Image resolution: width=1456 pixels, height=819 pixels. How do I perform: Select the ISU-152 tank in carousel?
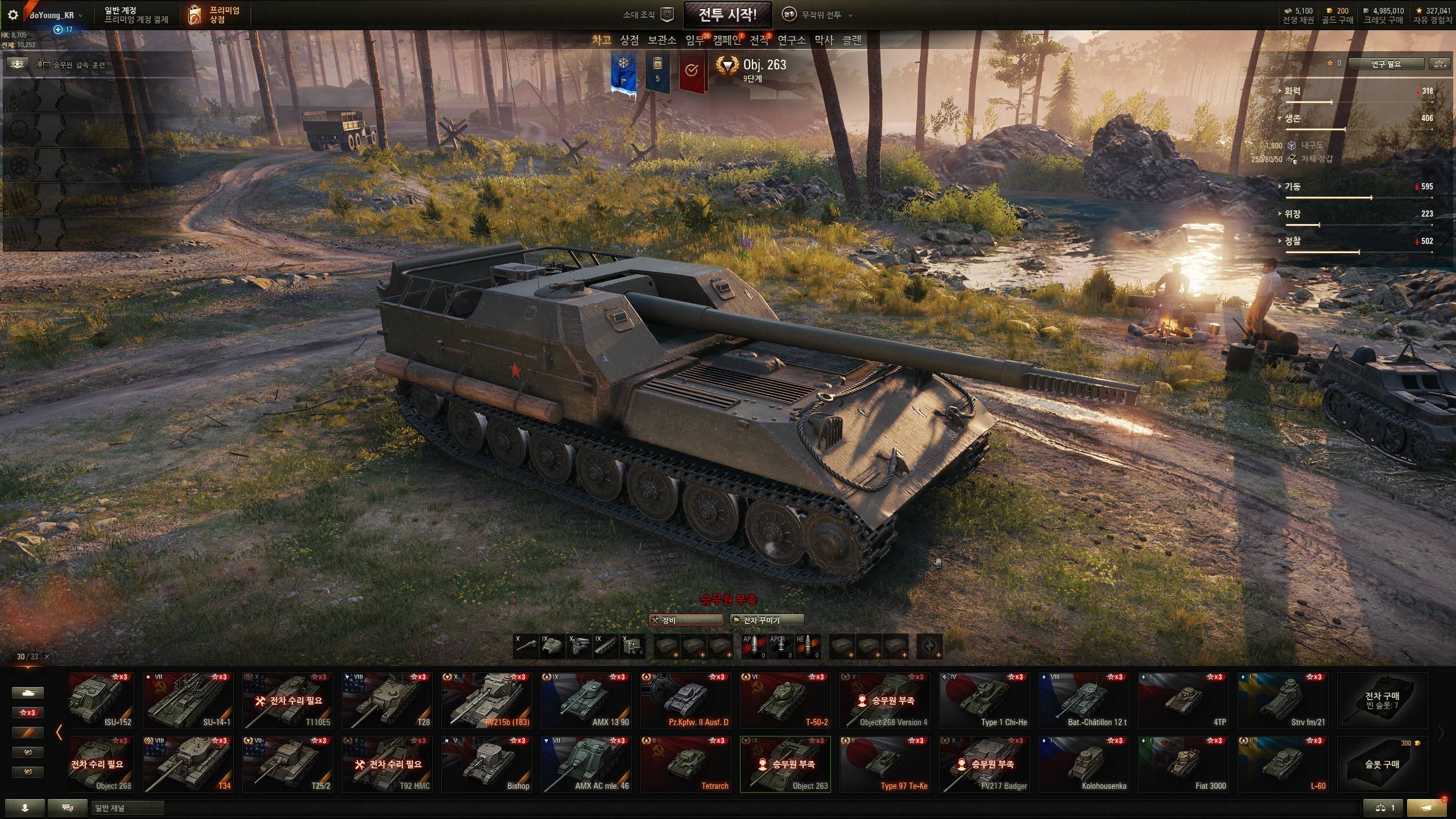click(x=101, y=701)
